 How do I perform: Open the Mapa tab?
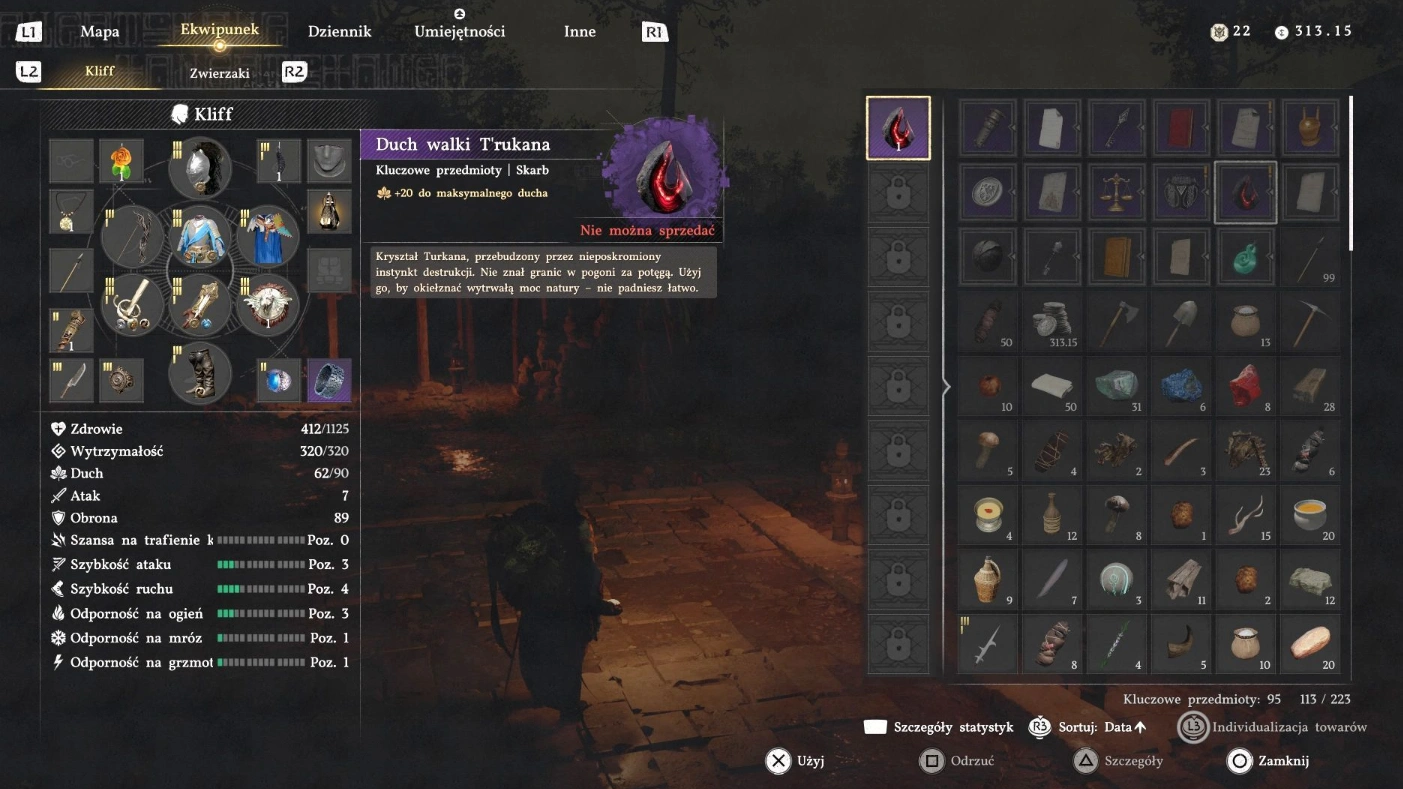tap(100, 32)
